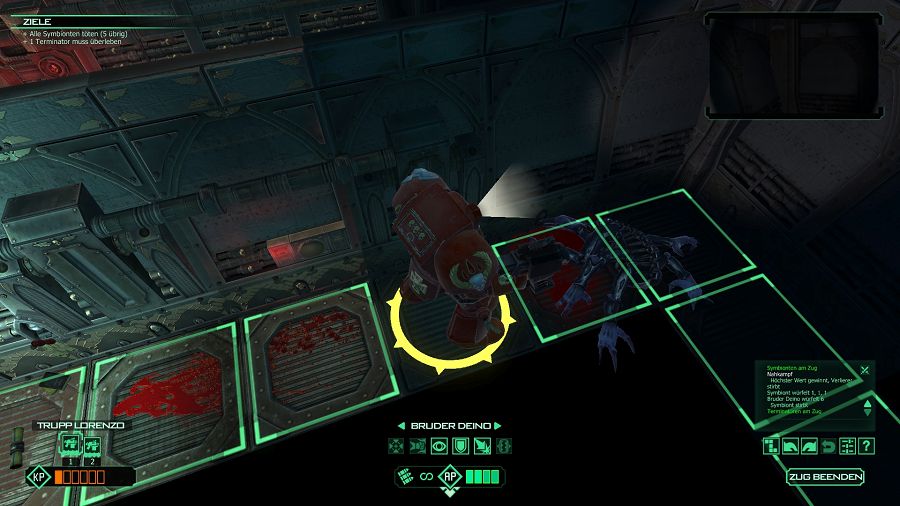Select the previous marine with left arrow
900x506 pixels.
(402, 425)
